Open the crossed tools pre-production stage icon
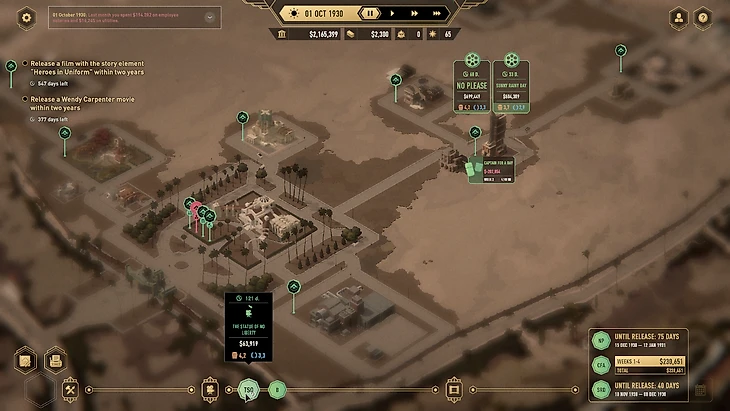The width and height of the screenshot is (730, 411). point(71,389)
